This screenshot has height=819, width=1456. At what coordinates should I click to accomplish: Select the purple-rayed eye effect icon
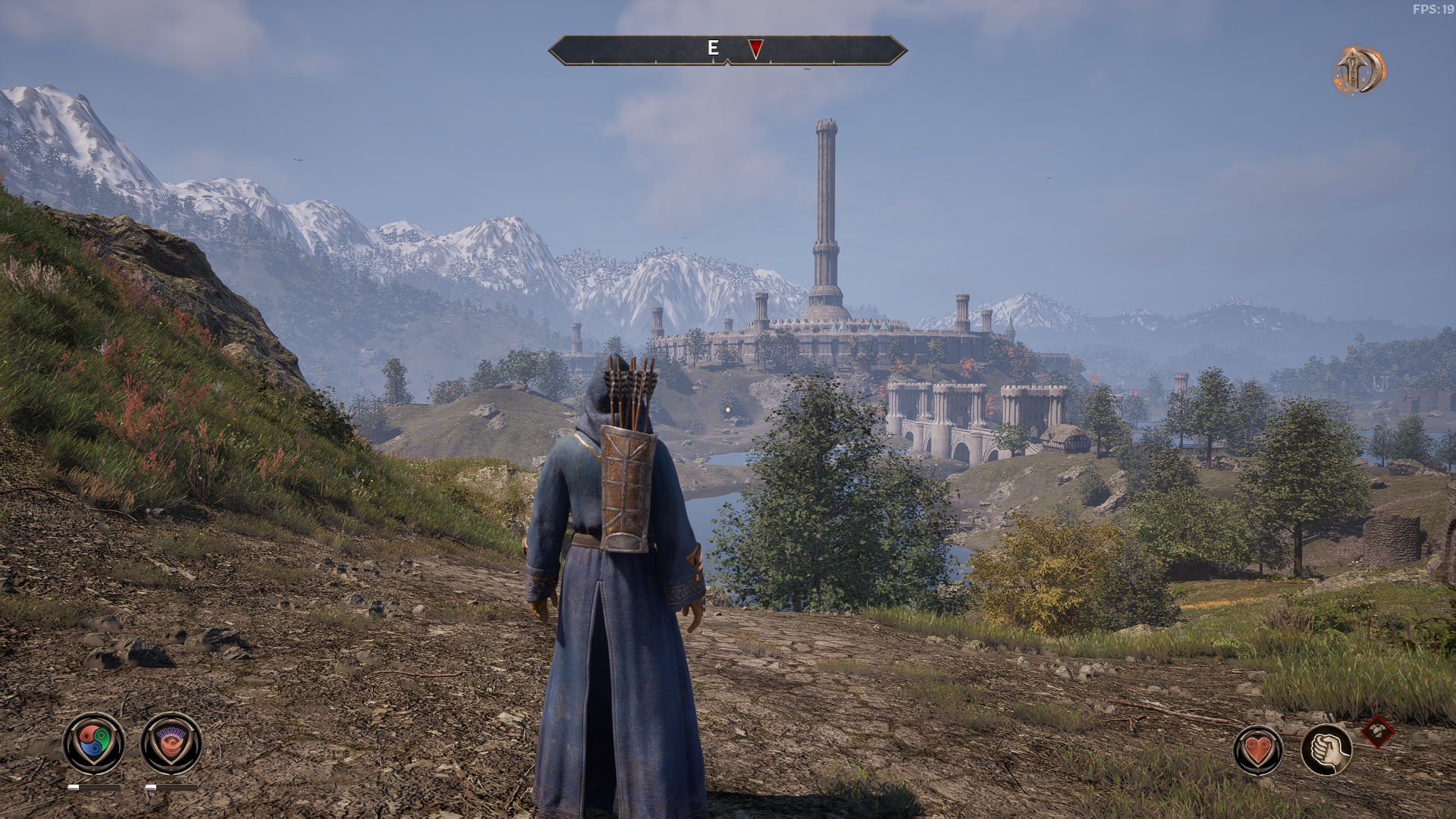click(x=171, y=743)
